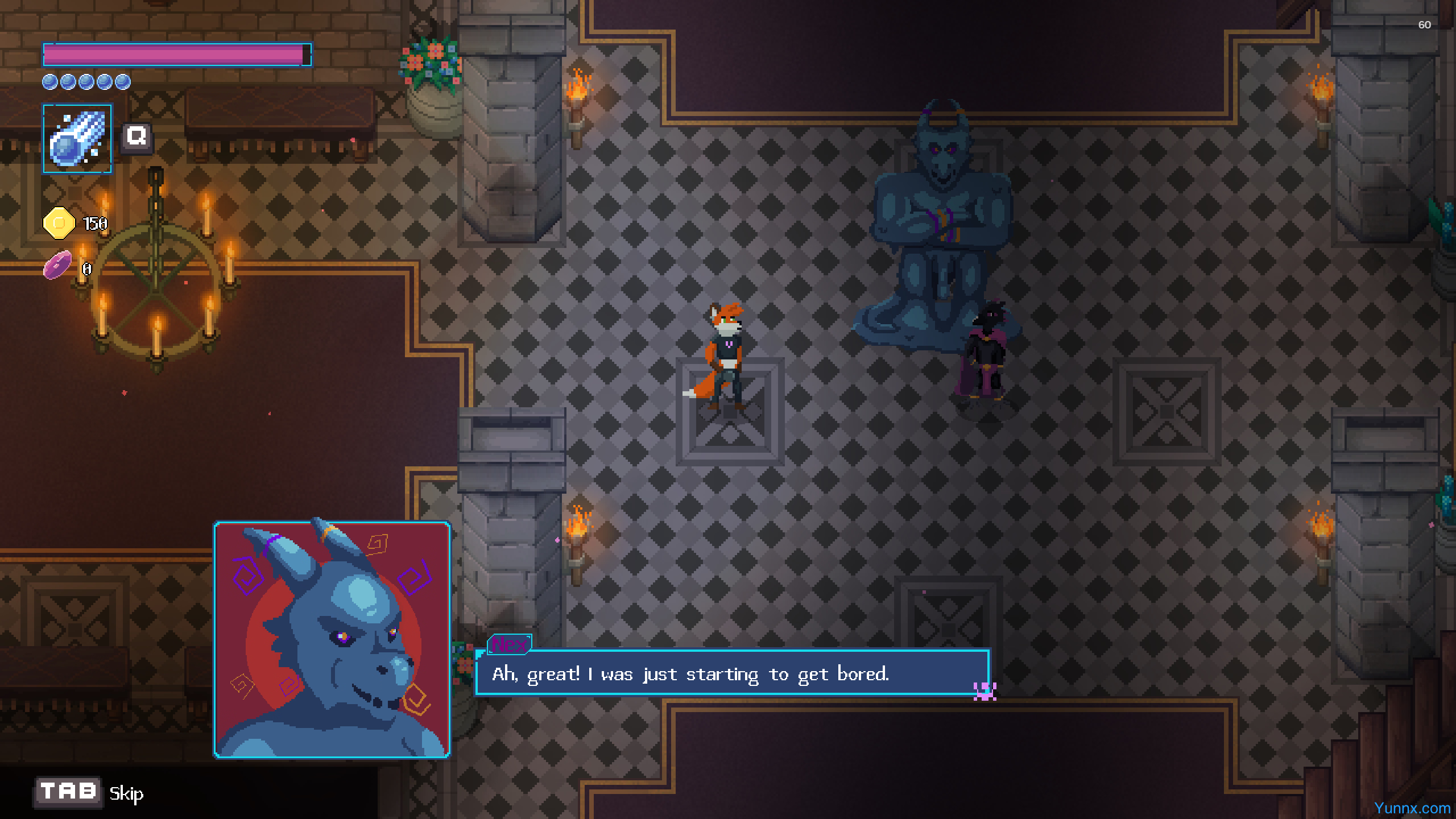Select Nex's dragon portrait
This screenshot has height=819, width=1456.
click(x=332, y=640)
